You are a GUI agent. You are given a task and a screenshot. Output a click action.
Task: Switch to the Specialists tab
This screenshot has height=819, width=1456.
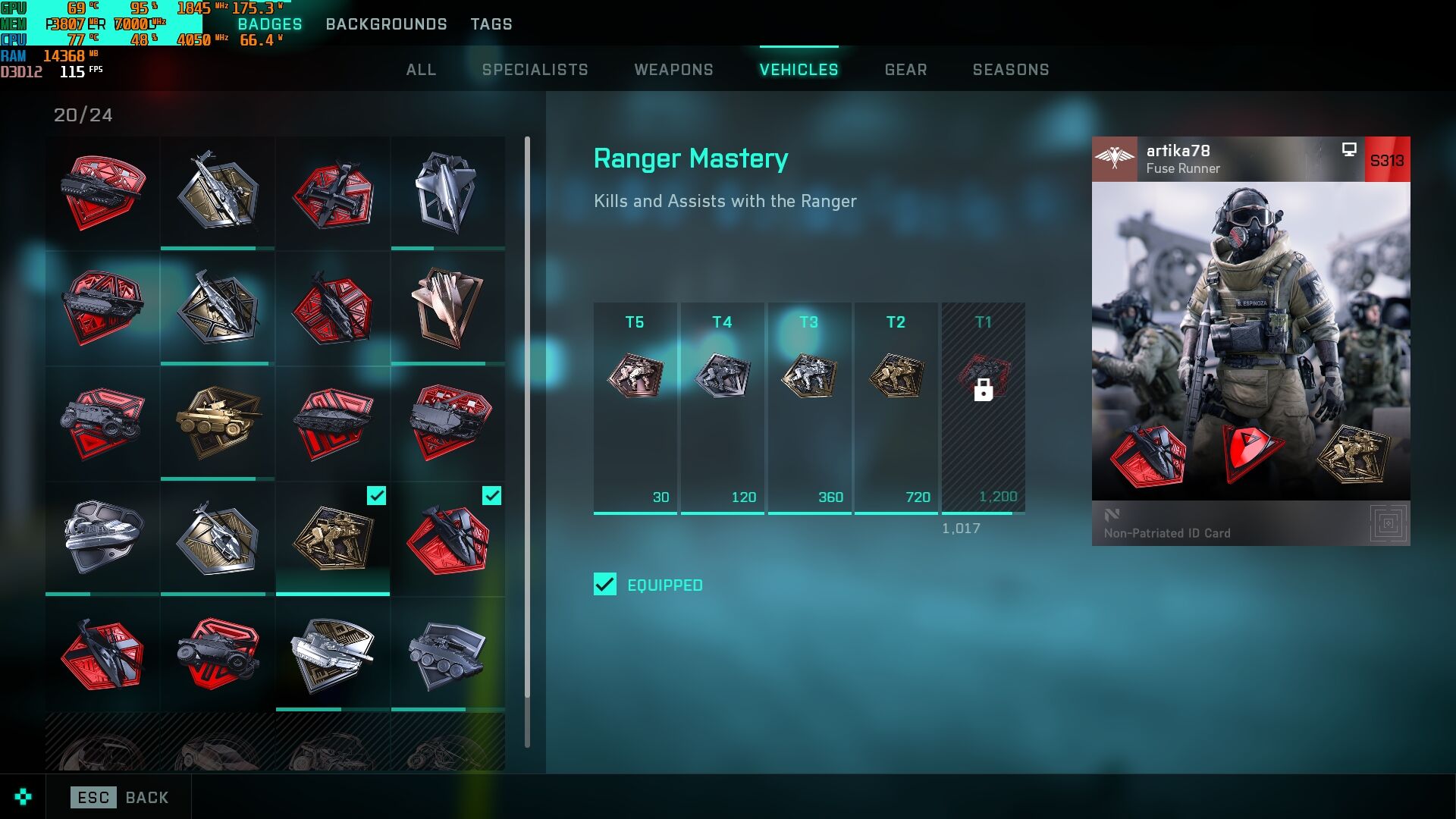point(535,70)
